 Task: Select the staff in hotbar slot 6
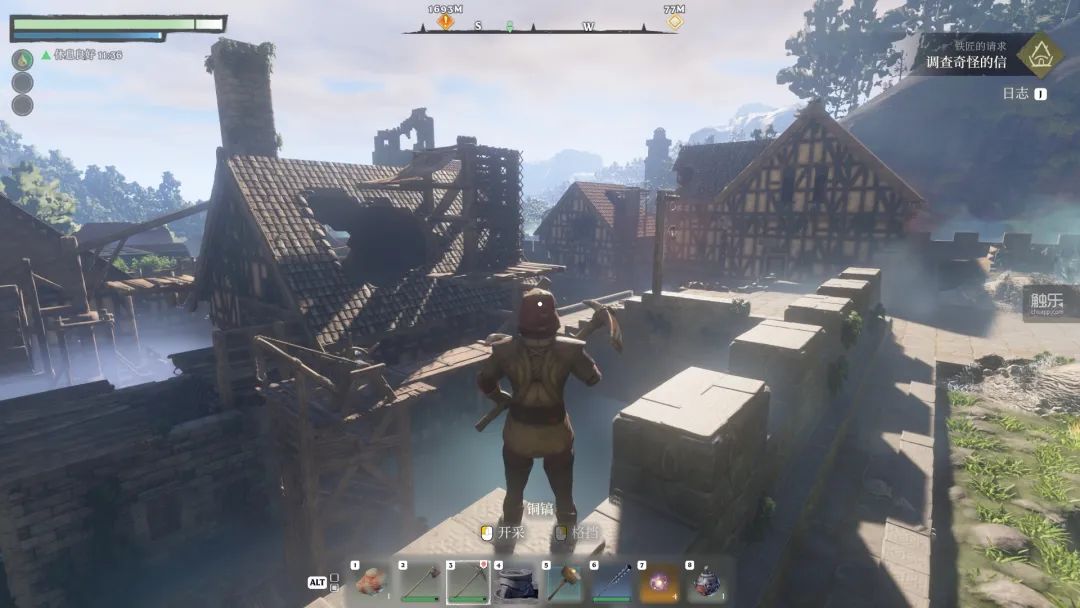click(611, 582)
